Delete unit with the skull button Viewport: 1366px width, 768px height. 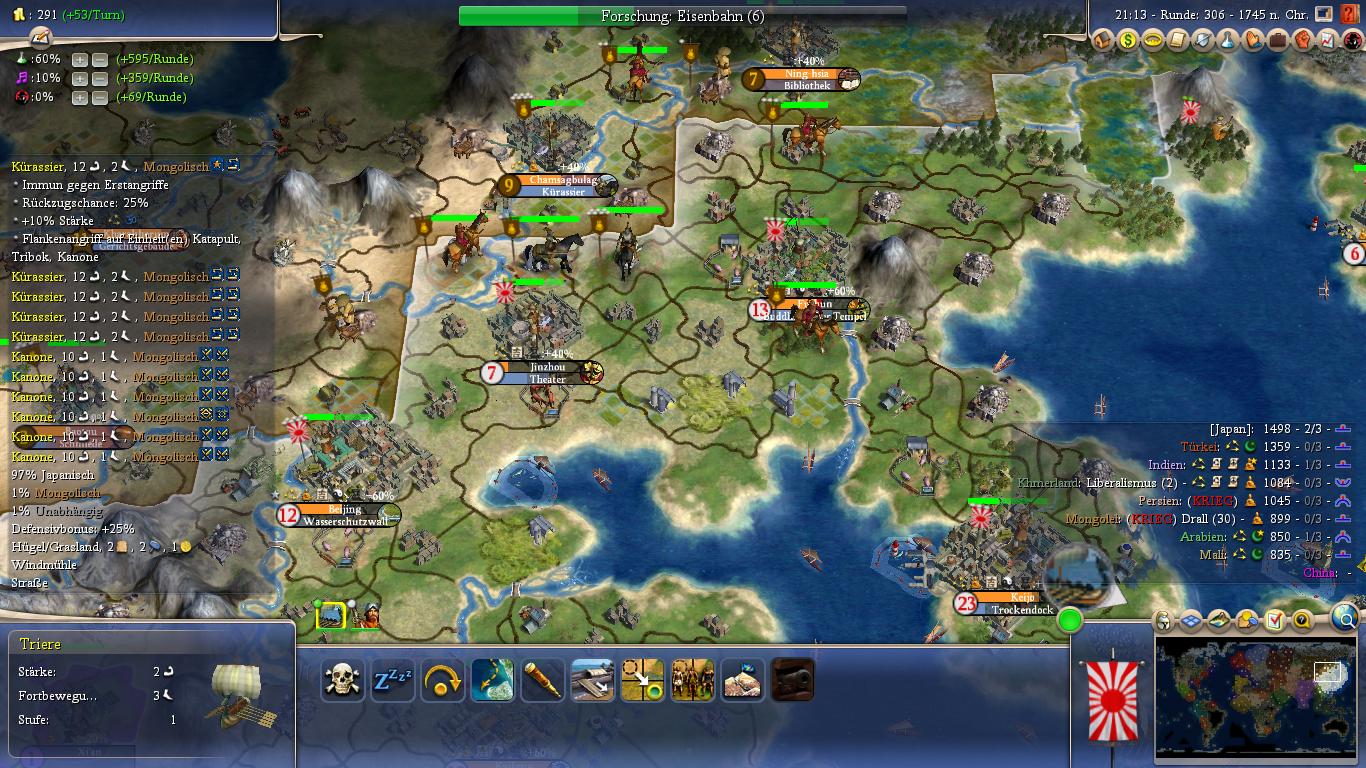(342, 680)
